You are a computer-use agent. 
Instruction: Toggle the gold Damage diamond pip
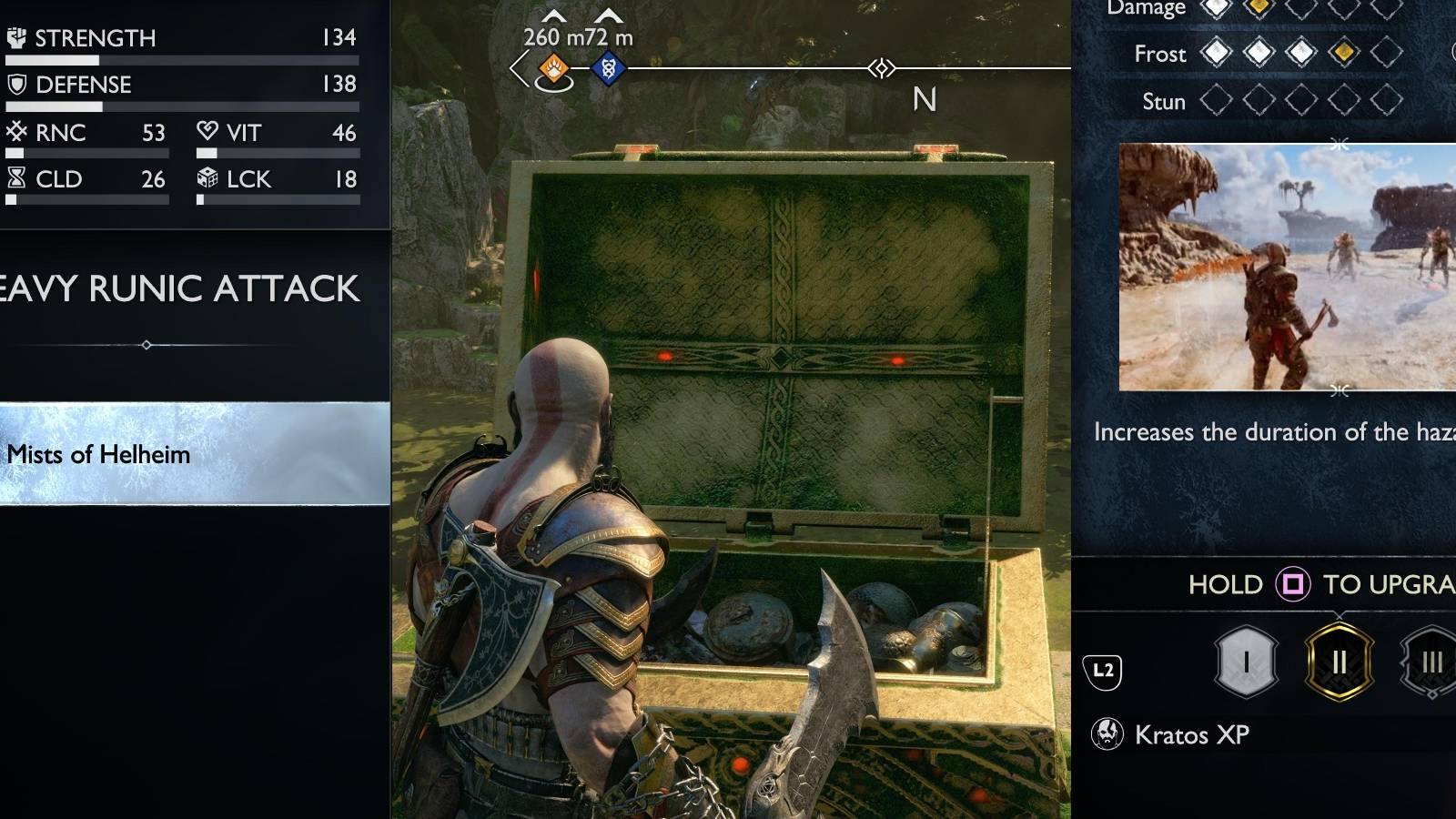[1258, 7]
